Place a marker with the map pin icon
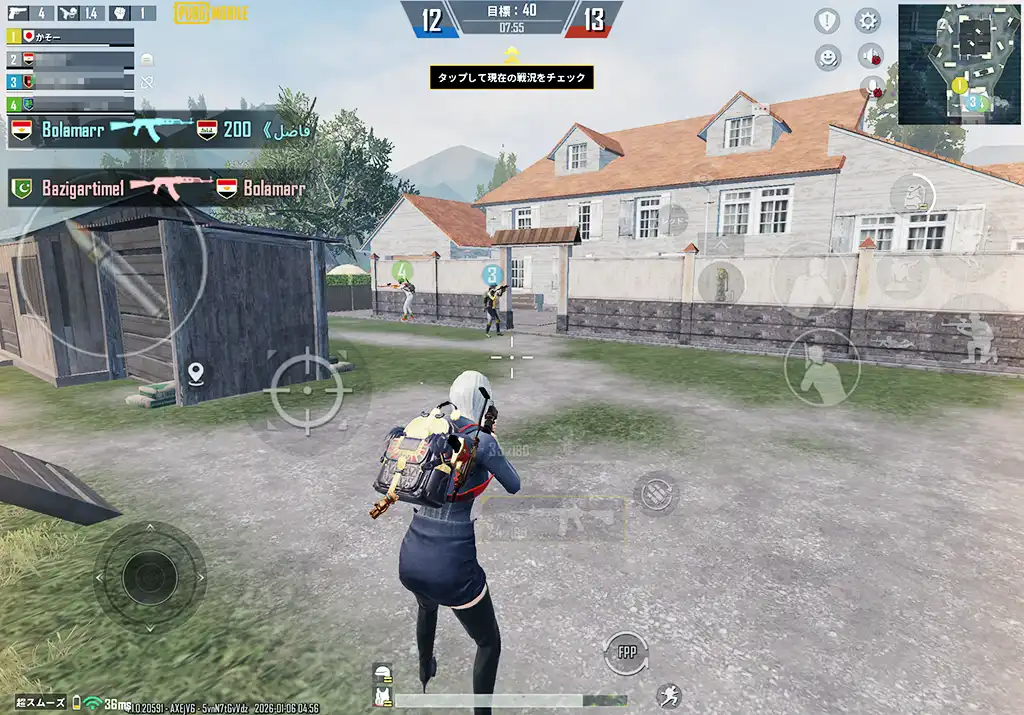The height and width of the screenshot is (715, 1024). click(196, 375)
